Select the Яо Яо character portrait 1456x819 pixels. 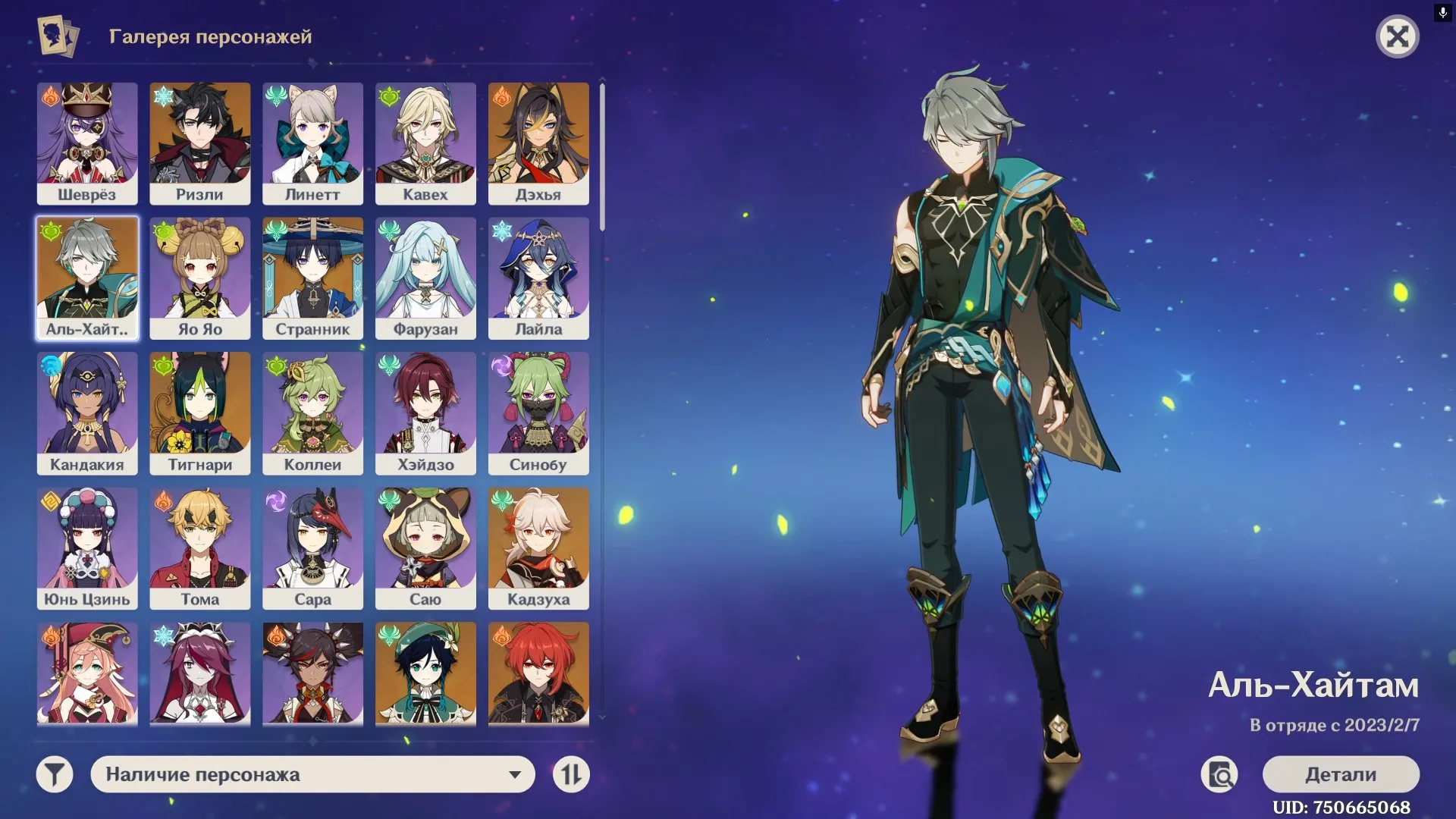point(200,277)
